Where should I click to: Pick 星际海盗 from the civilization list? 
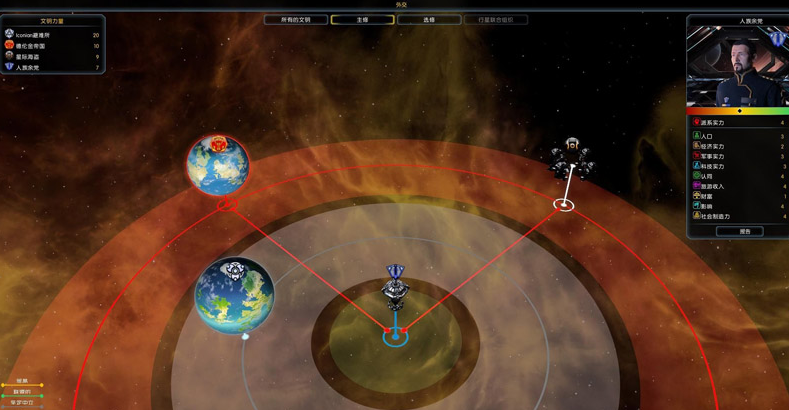click(28, 57)
